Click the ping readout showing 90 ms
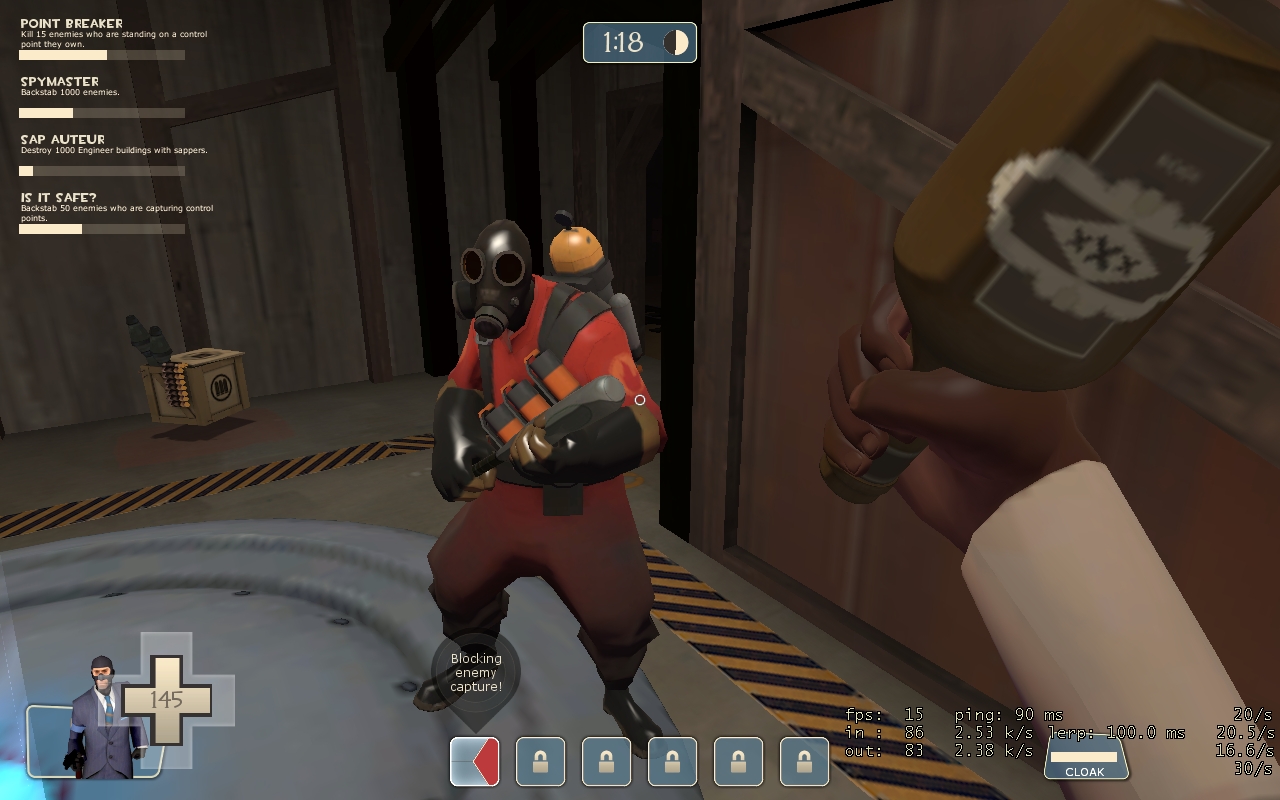Screen dimensions: 1280x800 (1010, 715)
